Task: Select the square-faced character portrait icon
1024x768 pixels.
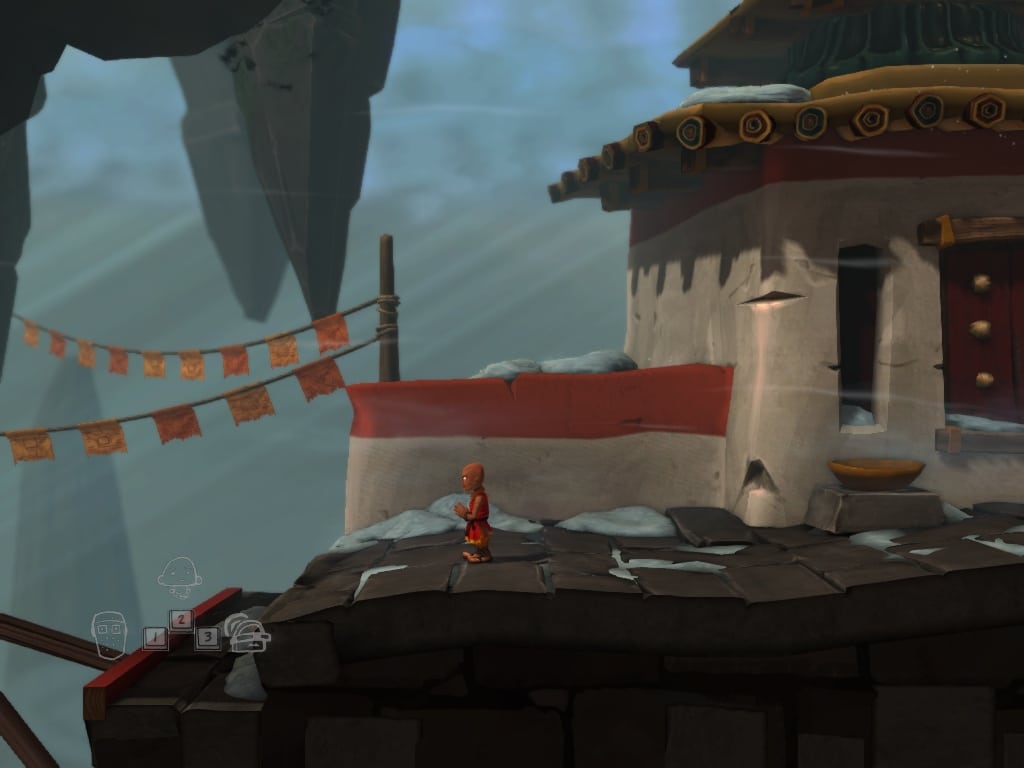Action: [x=109, y=634]
